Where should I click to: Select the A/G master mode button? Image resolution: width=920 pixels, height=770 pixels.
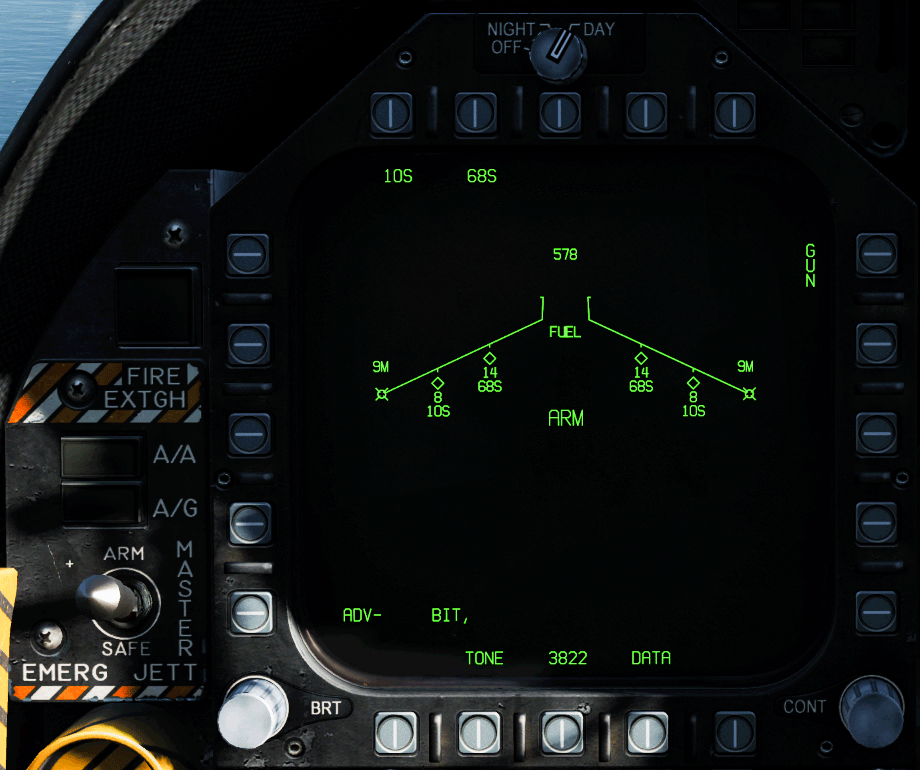[101, 505]
